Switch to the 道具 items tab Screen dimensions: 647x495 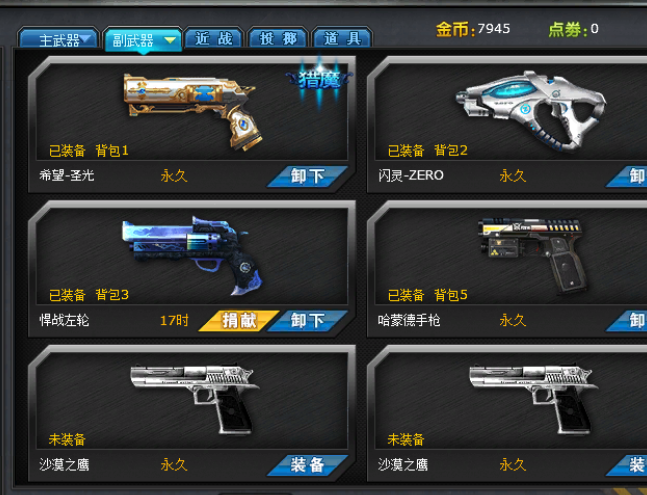[342, 39]
